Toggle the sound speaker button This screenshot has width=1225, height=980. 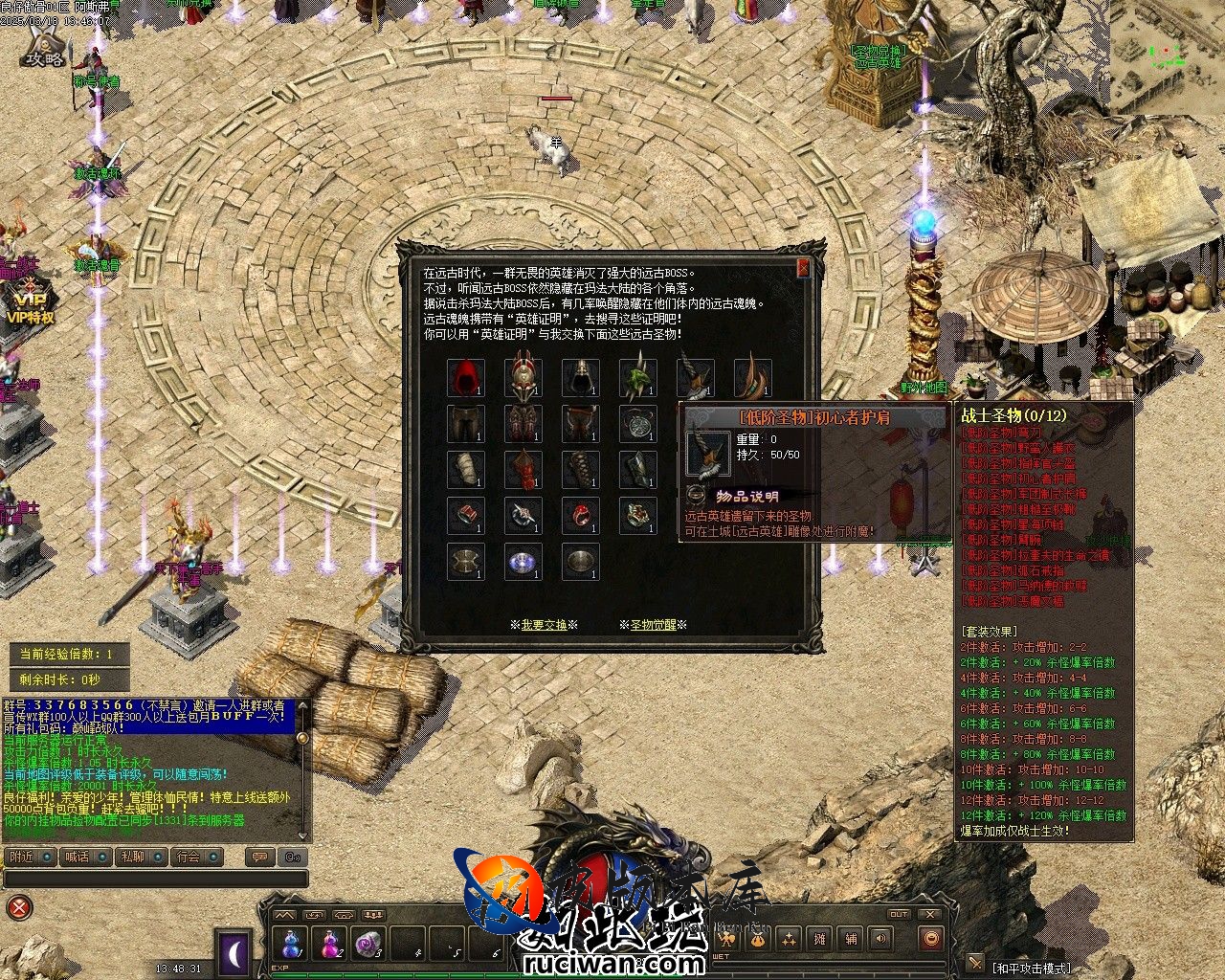coord(880,940)
